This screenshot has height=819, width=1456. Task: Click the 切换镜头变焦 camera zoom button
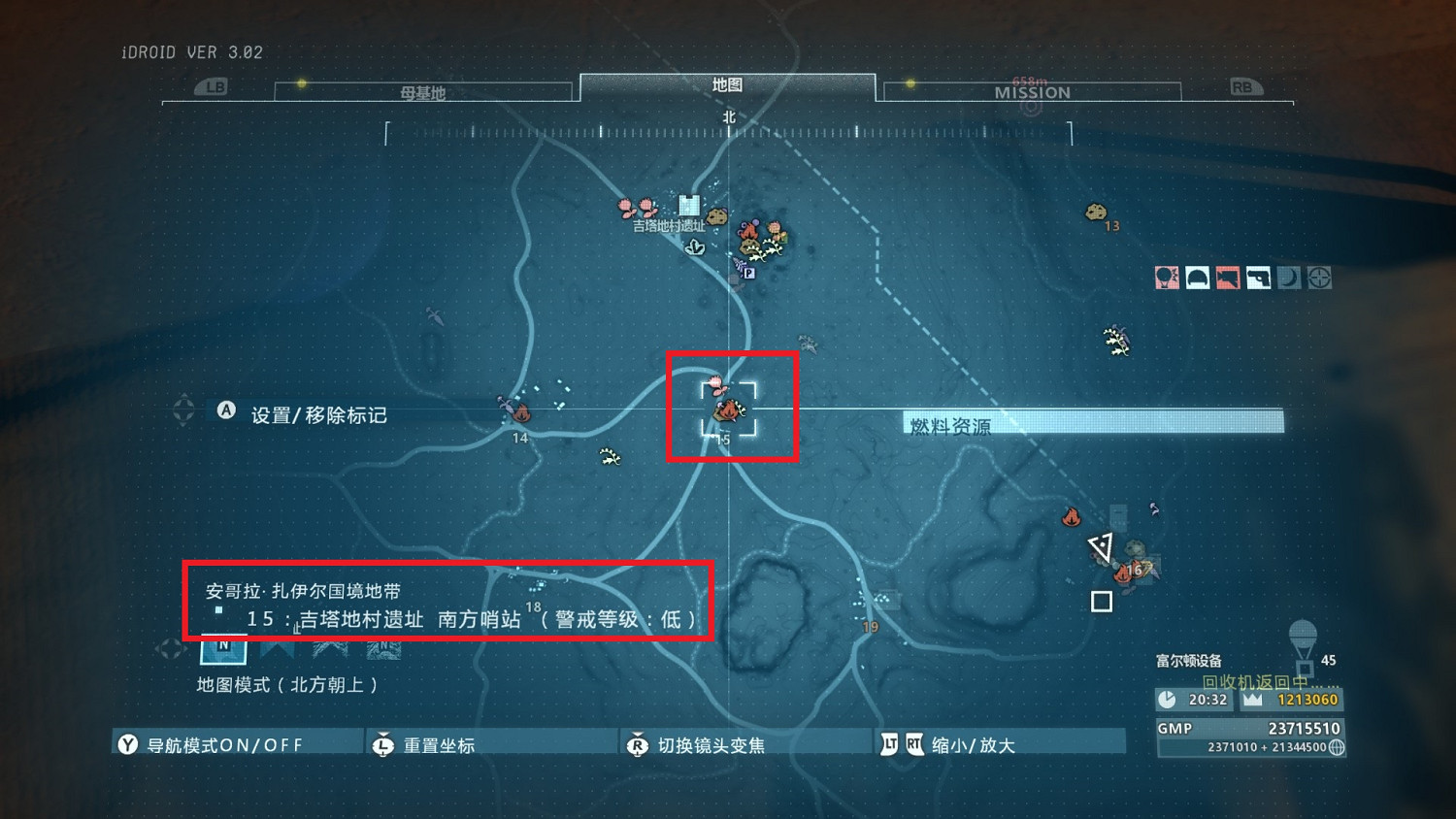click(697, 744)
